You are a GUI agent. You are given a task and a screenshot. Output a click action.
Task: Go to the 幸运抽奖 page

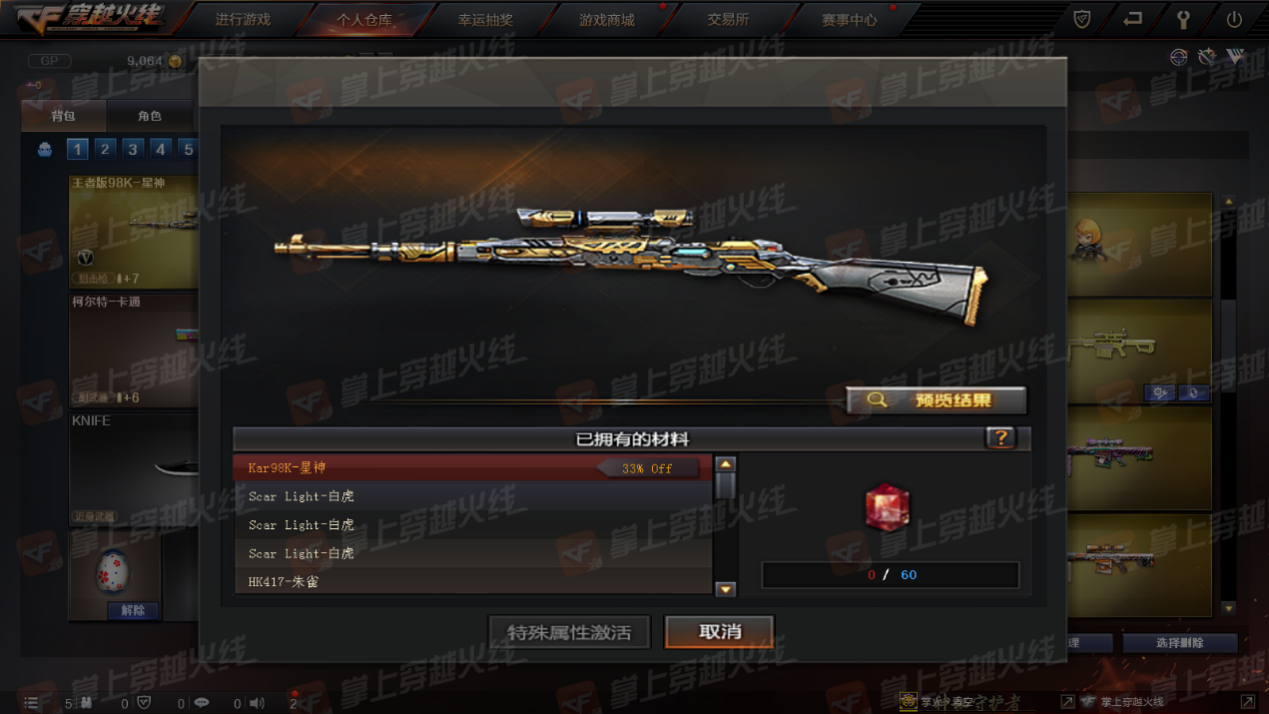(486, 20)
